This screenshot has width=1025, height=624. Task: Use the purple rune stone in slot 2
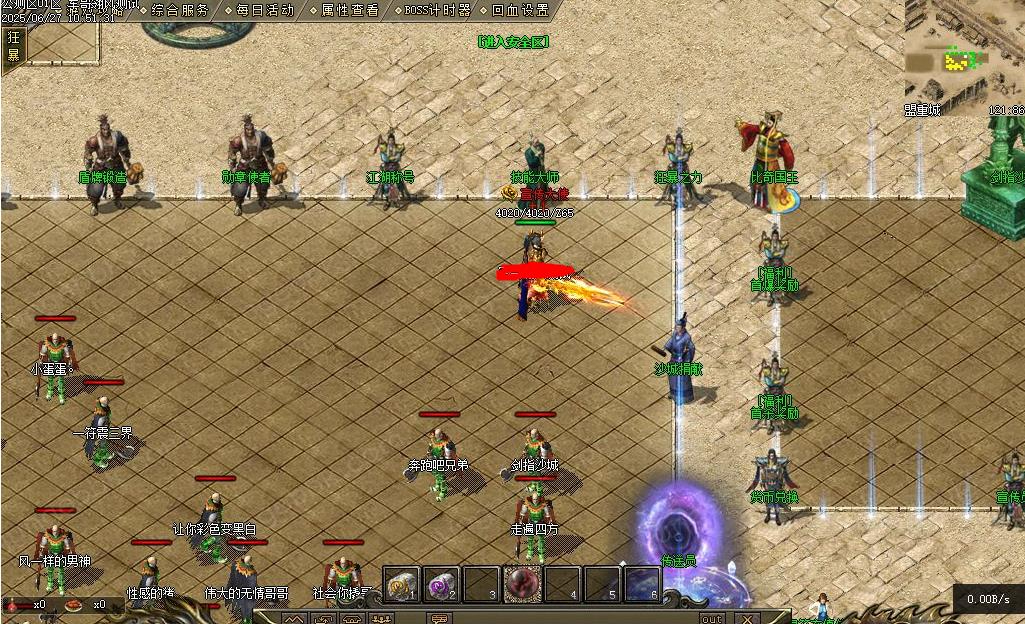pos(442,584)
